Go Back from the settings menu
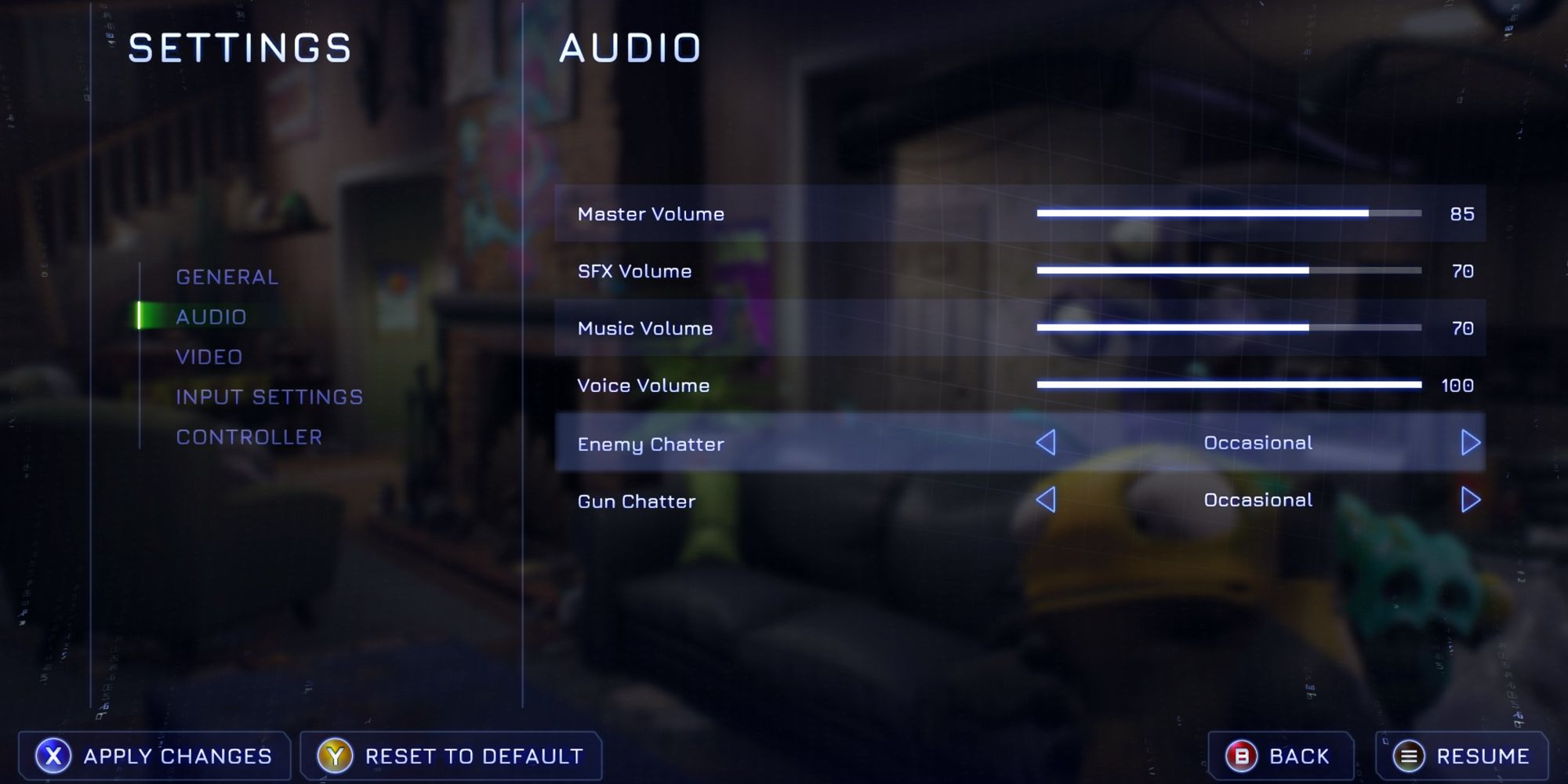Viewport: 1568px width, 784px height. [x=1279, y=756]
